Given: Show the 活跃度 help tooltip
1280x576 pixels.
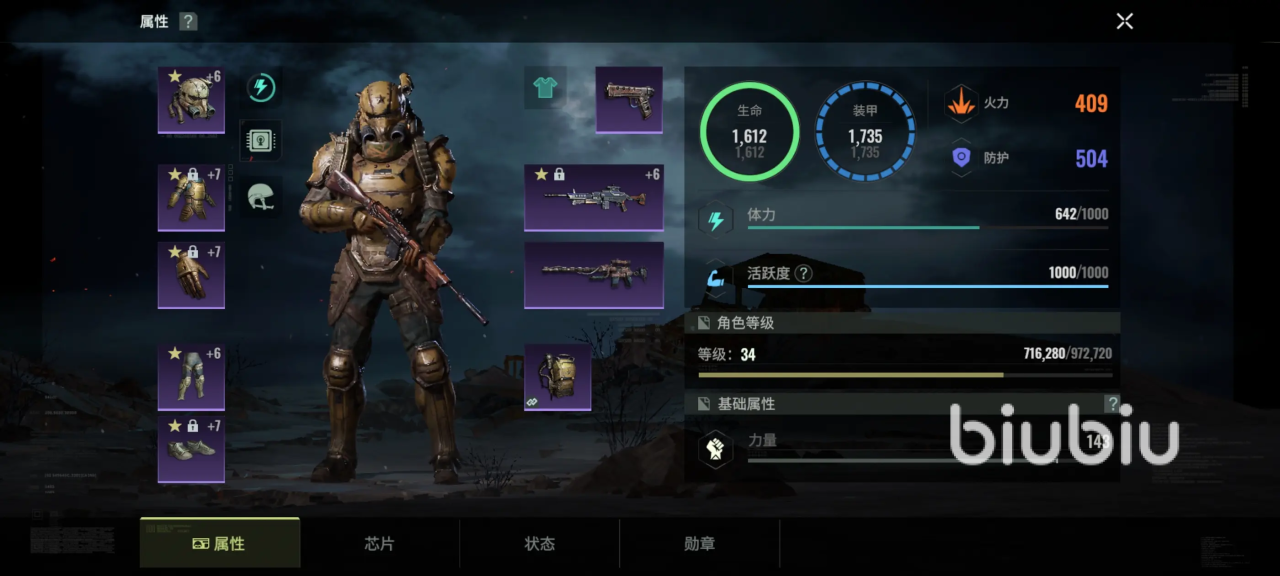Looking at the screenshot, I should [x=803, y=273].
